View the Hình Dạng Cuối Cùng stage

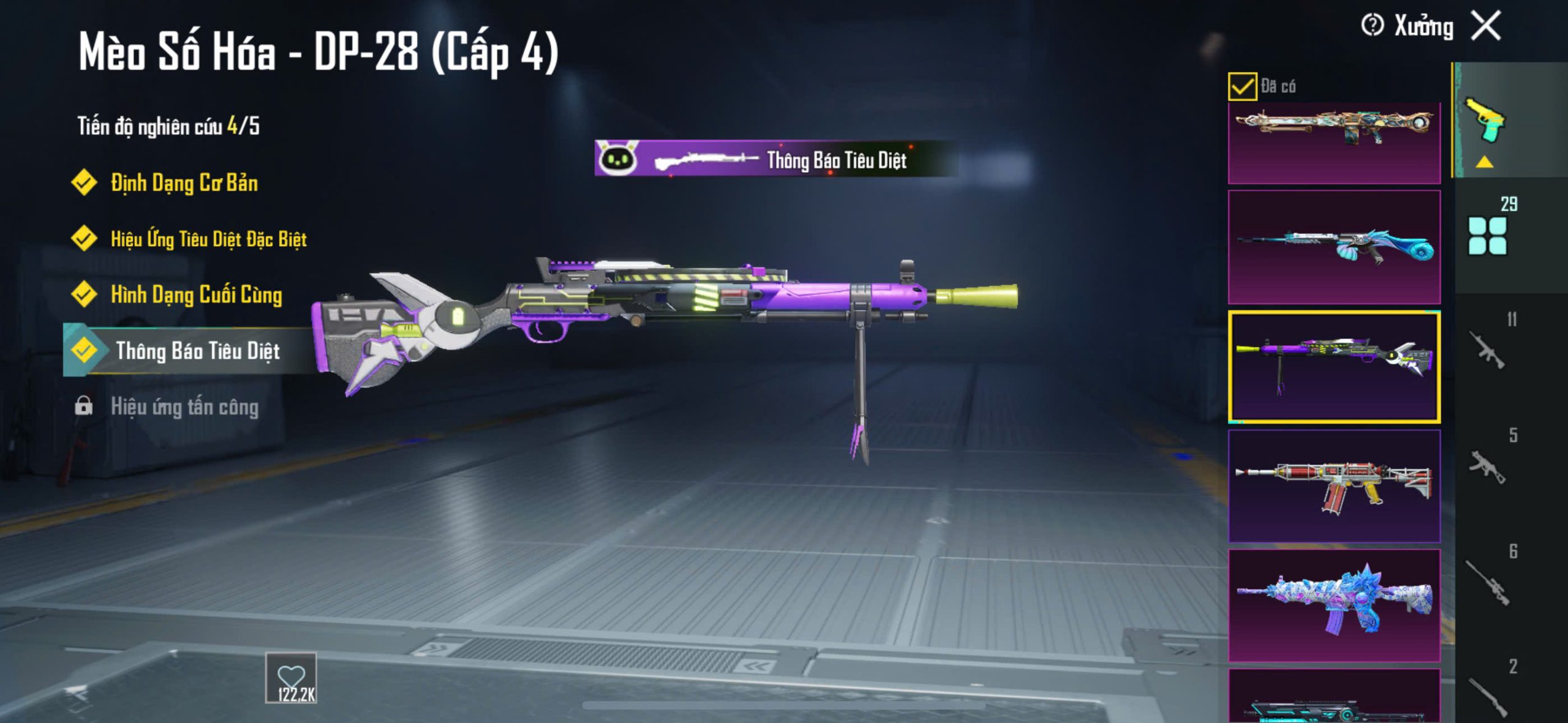(196, 294)
